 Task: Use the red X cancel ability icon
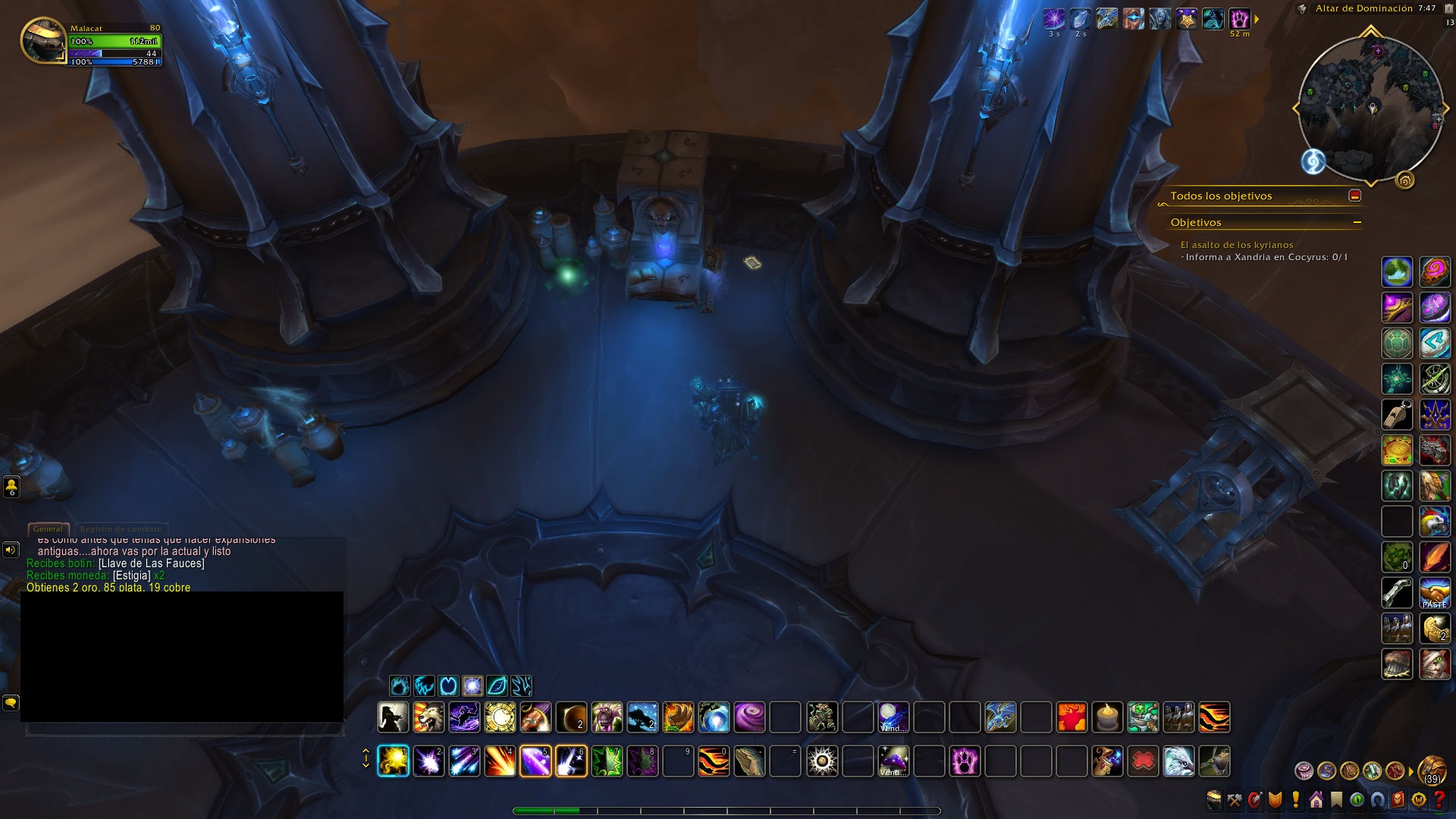click(x=1143, y=761)
